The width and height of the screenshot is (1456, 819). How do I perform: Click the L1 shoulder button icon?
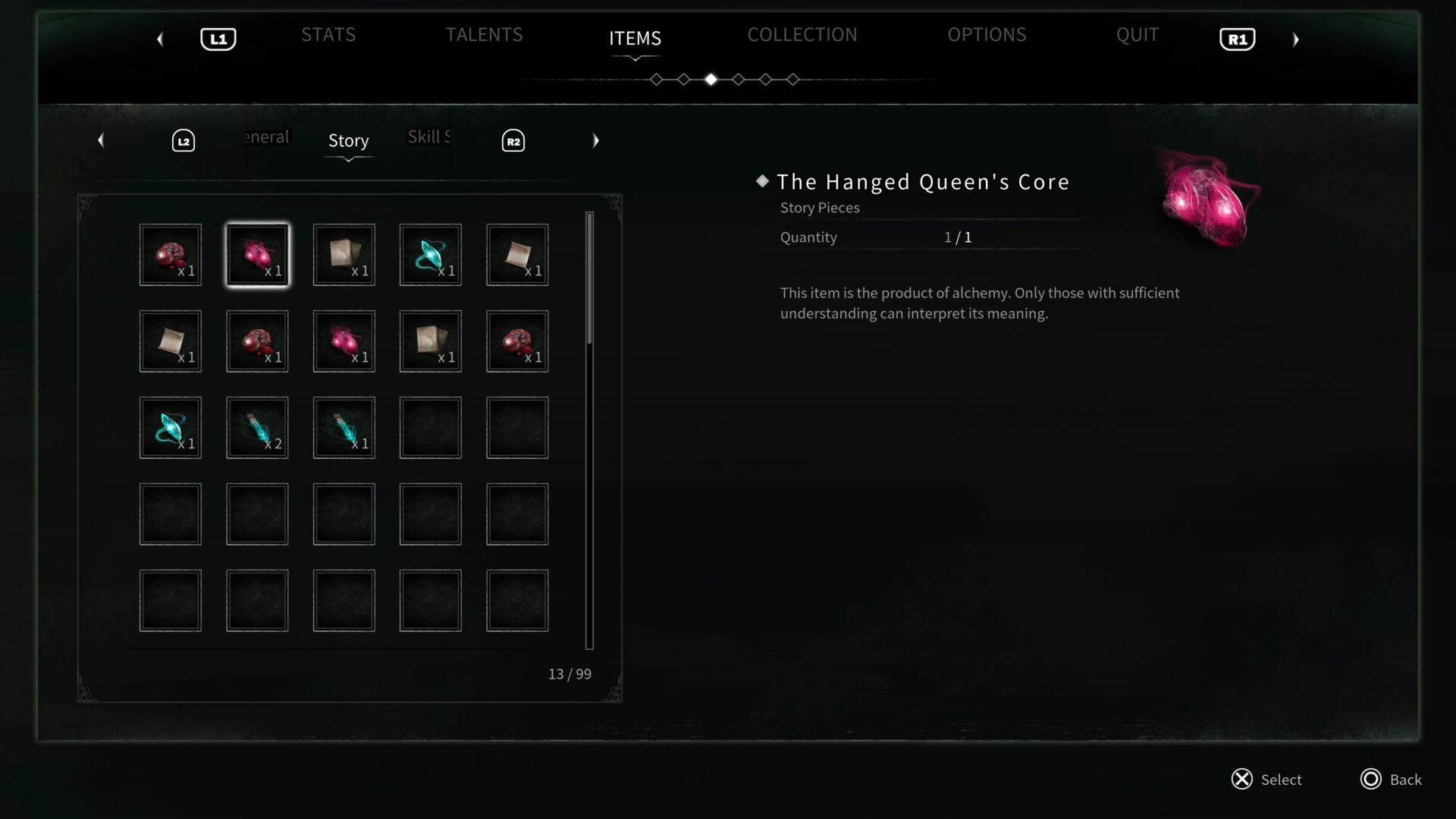(x=218, y=38)
